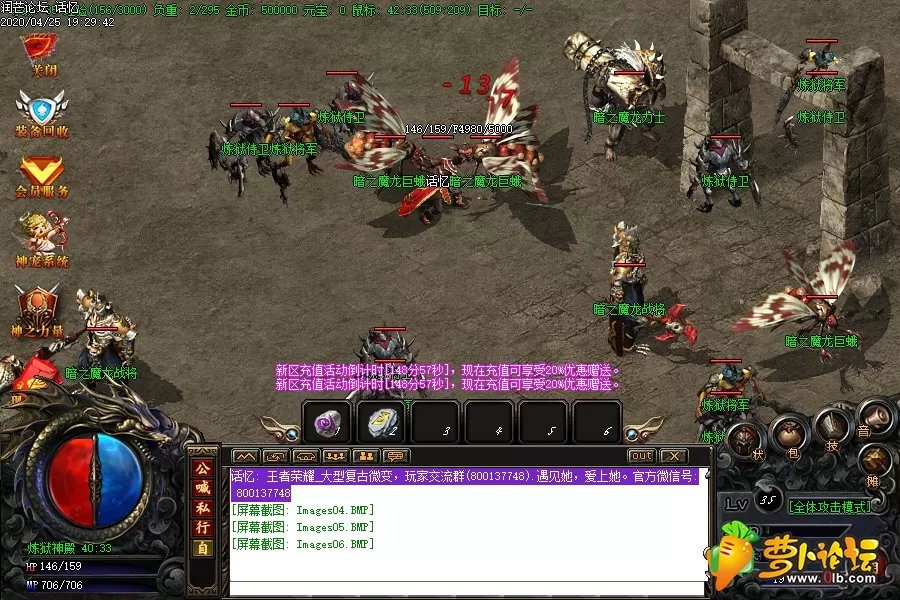Open the 会员服务 member service menu

pyautogui.click(x=41, y=176)
